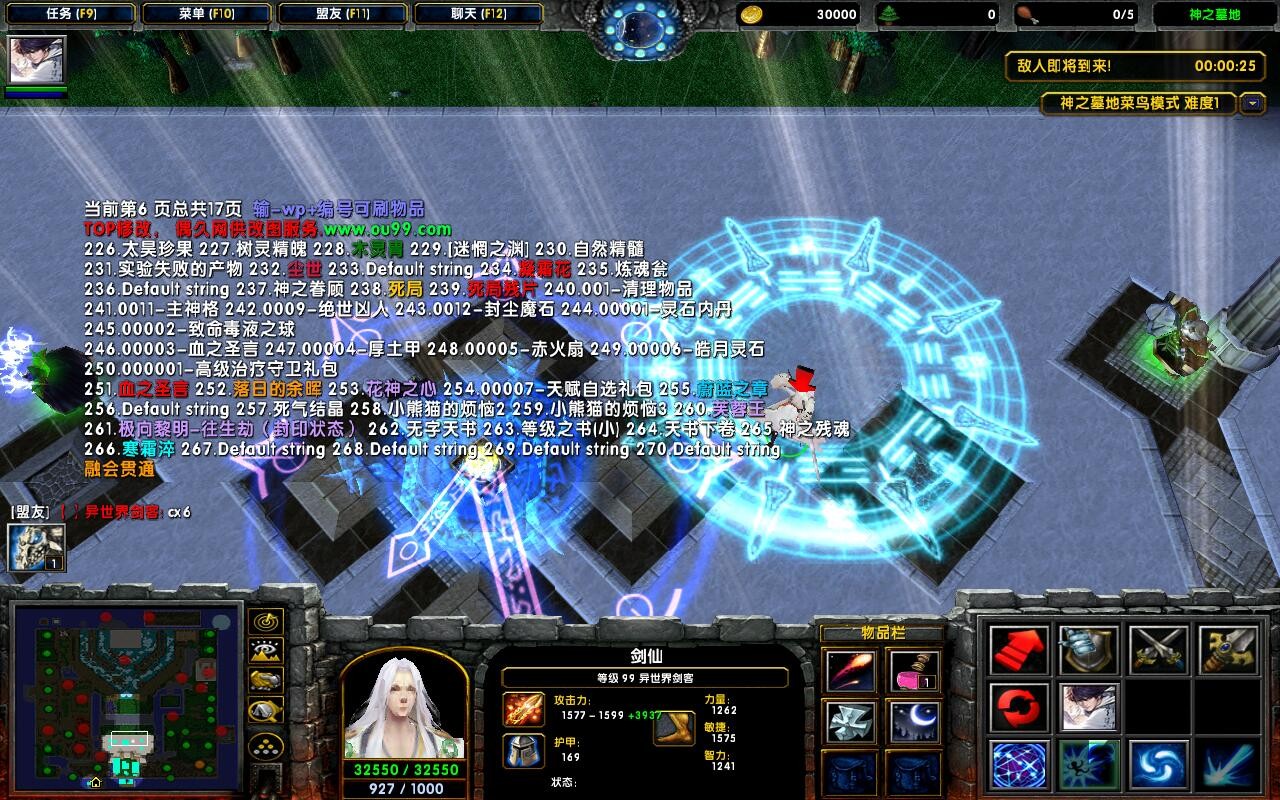1280x800 pixels.
Task: Expand the 神之墓地菜鸟模式 难度1 dropdown
Action: (x=1253, y=104)
